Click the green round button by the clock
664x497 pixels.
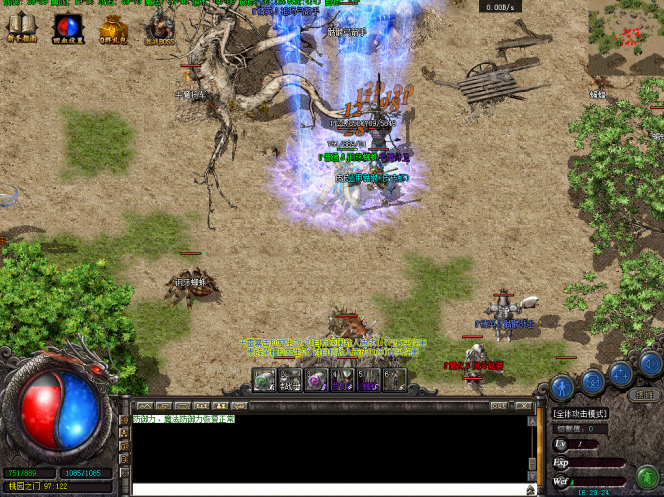(x=646, y=476)
